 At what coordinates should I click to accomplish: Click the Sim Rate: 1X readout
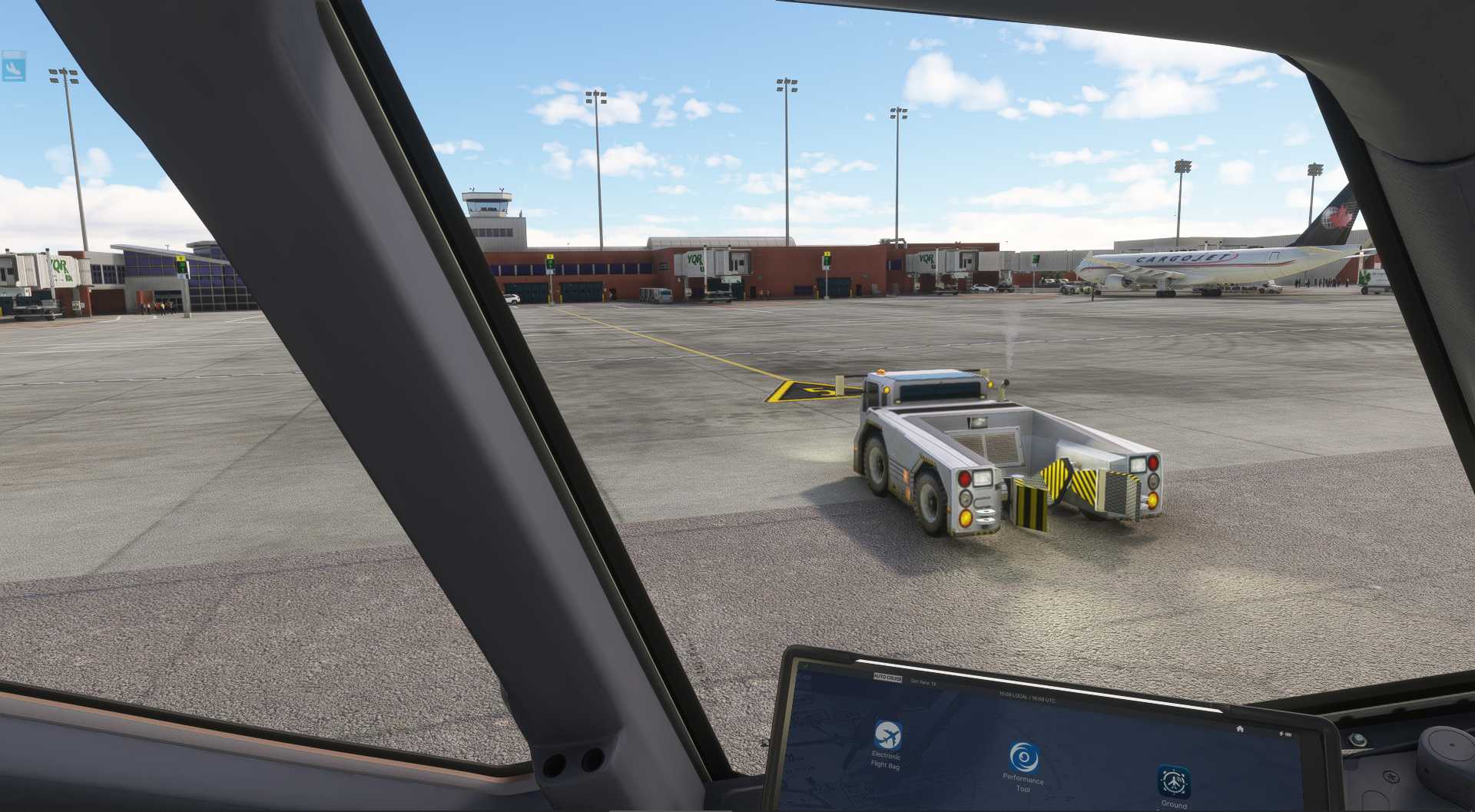tap(924, 682)
